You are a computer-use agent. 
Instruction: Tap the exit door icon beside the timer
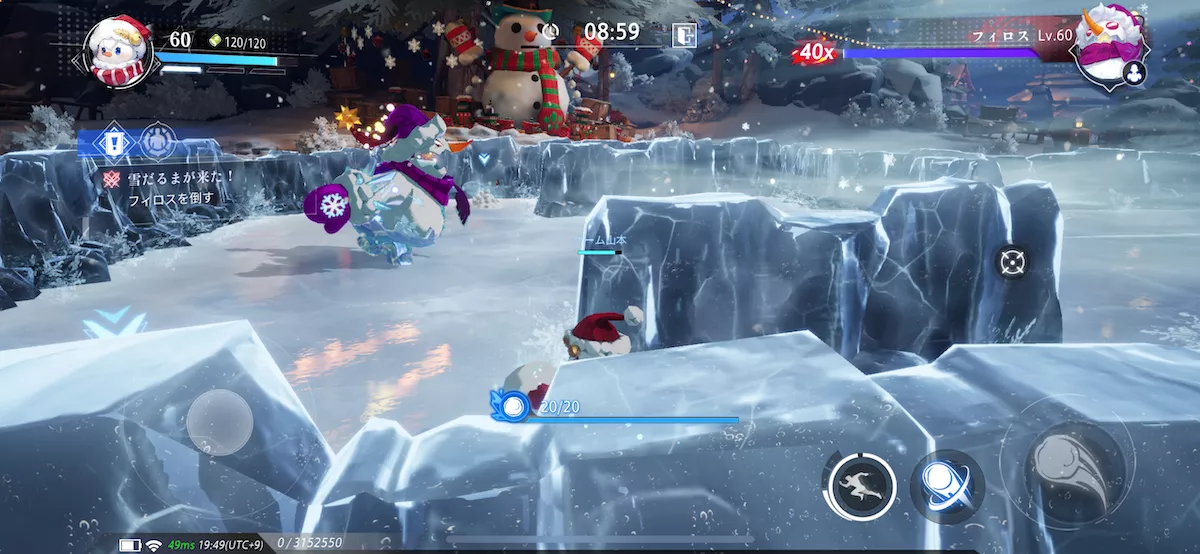coord(683,33)
